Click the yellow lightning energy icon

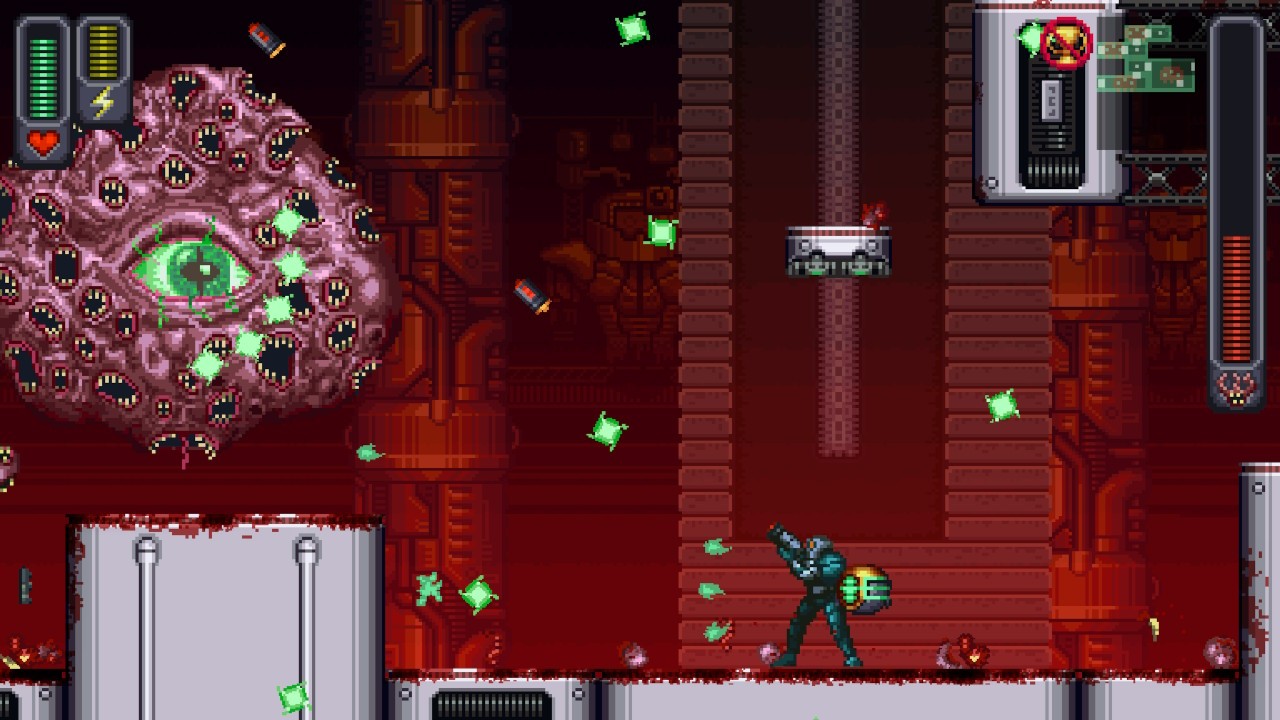pos(101,100)
